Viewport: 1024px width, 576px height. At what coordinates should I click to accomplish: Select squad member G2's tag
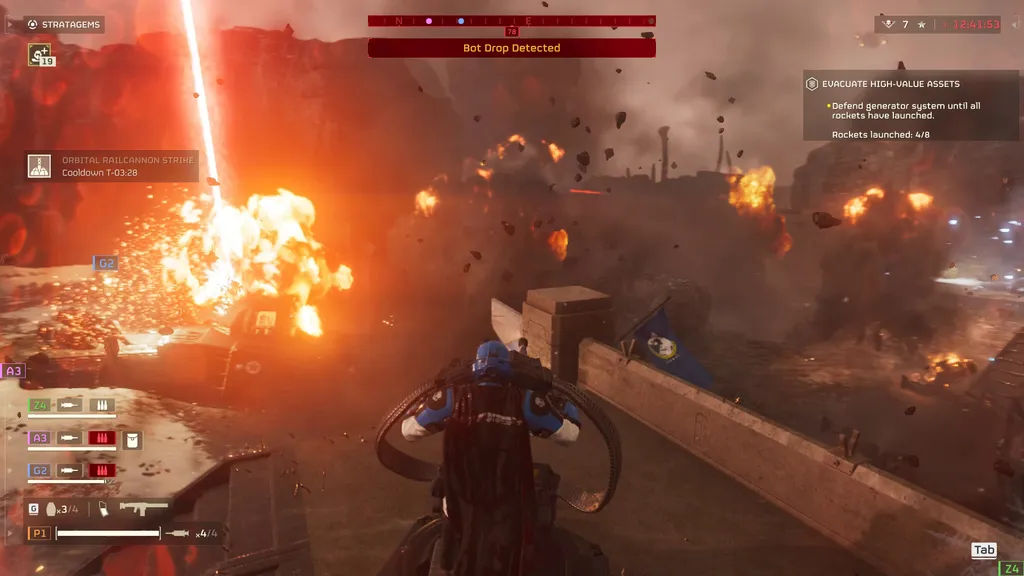pyautogui.click(x=40, y=470)
